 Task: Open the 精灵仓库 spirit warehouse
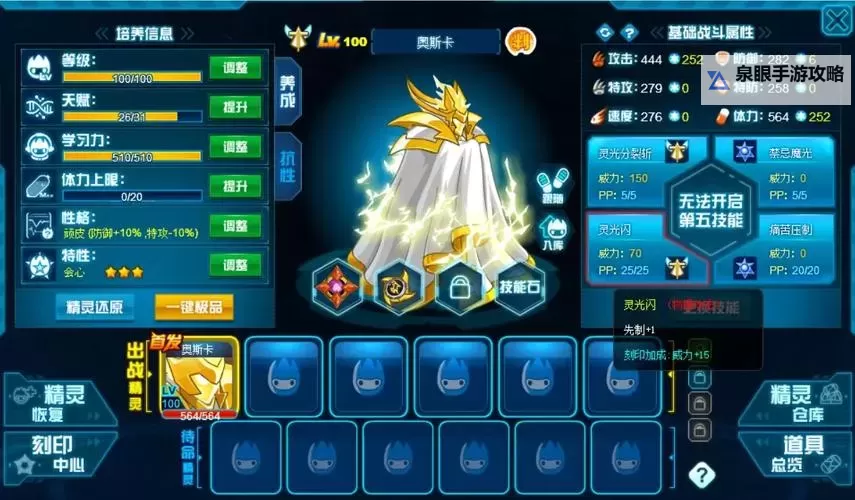[797, 402]
